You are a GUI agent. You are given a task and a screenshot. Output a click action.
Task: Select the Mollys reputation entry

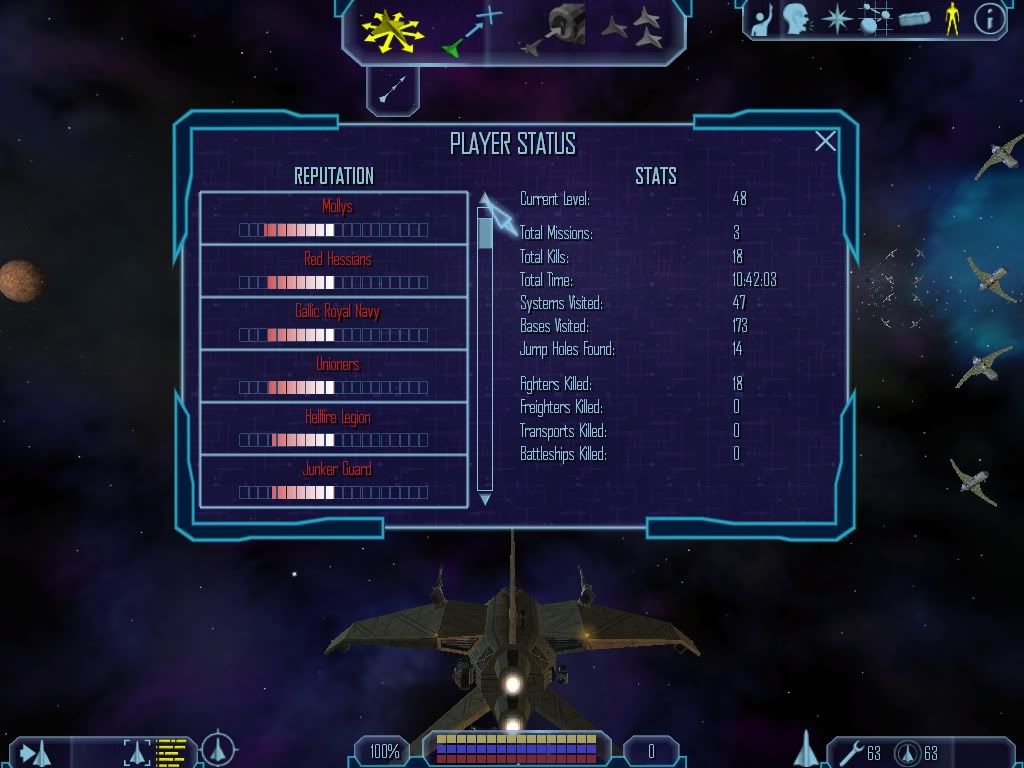click(334, 218)
